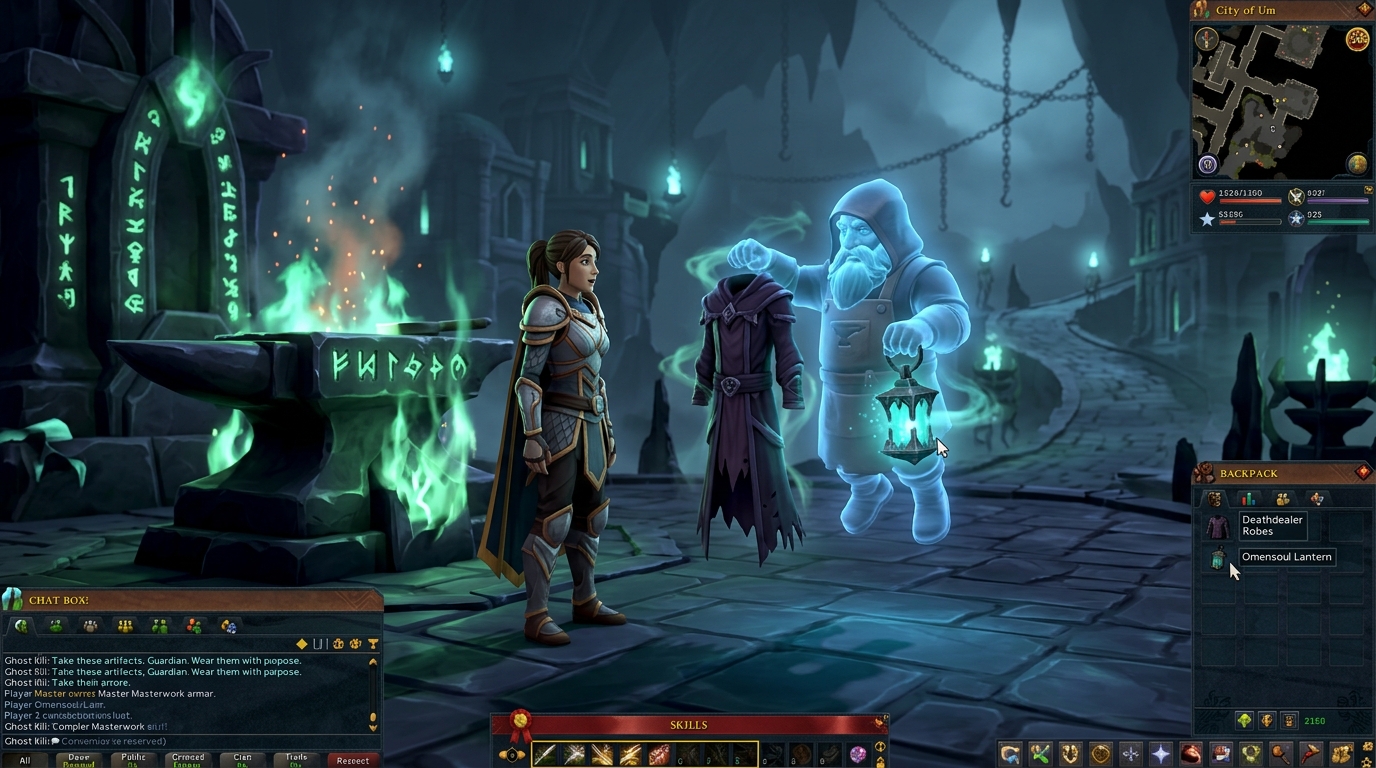Viewport: 1376px width, 768px height.
Task: Click the green mushroom icon below the backpack
Action: tap(1244, 721)
